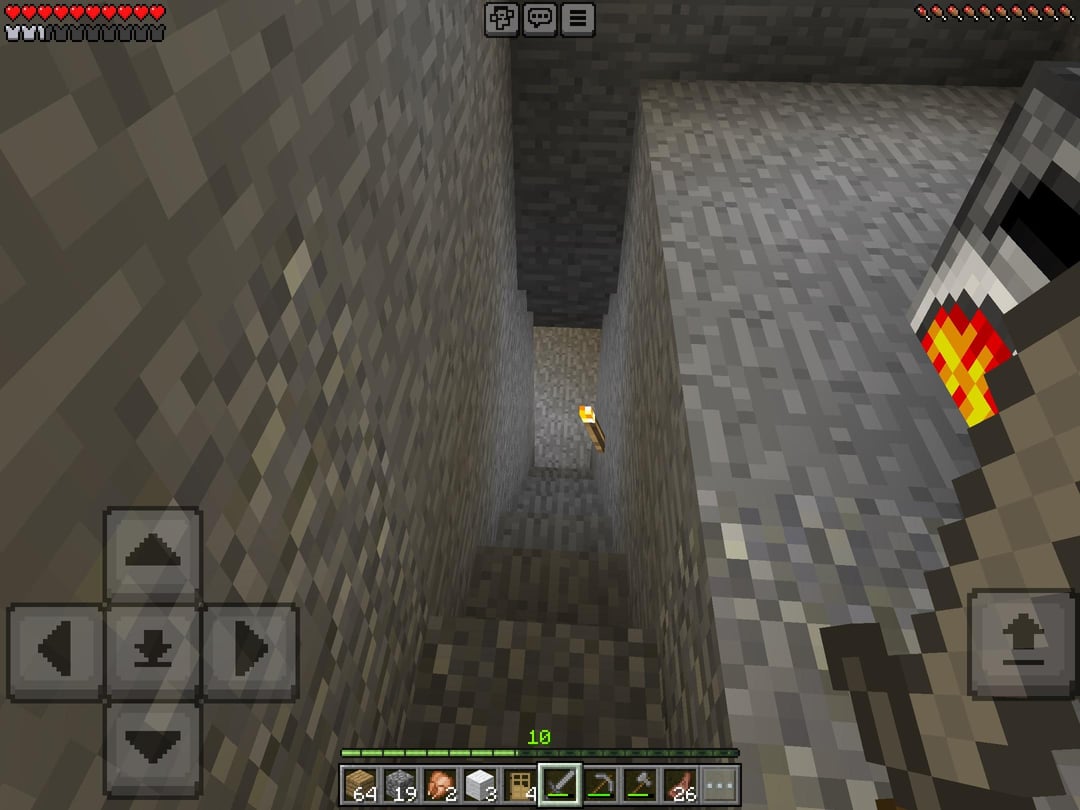
Task: Equip the pickaxe from the hotbar
Action: point(600,784)
